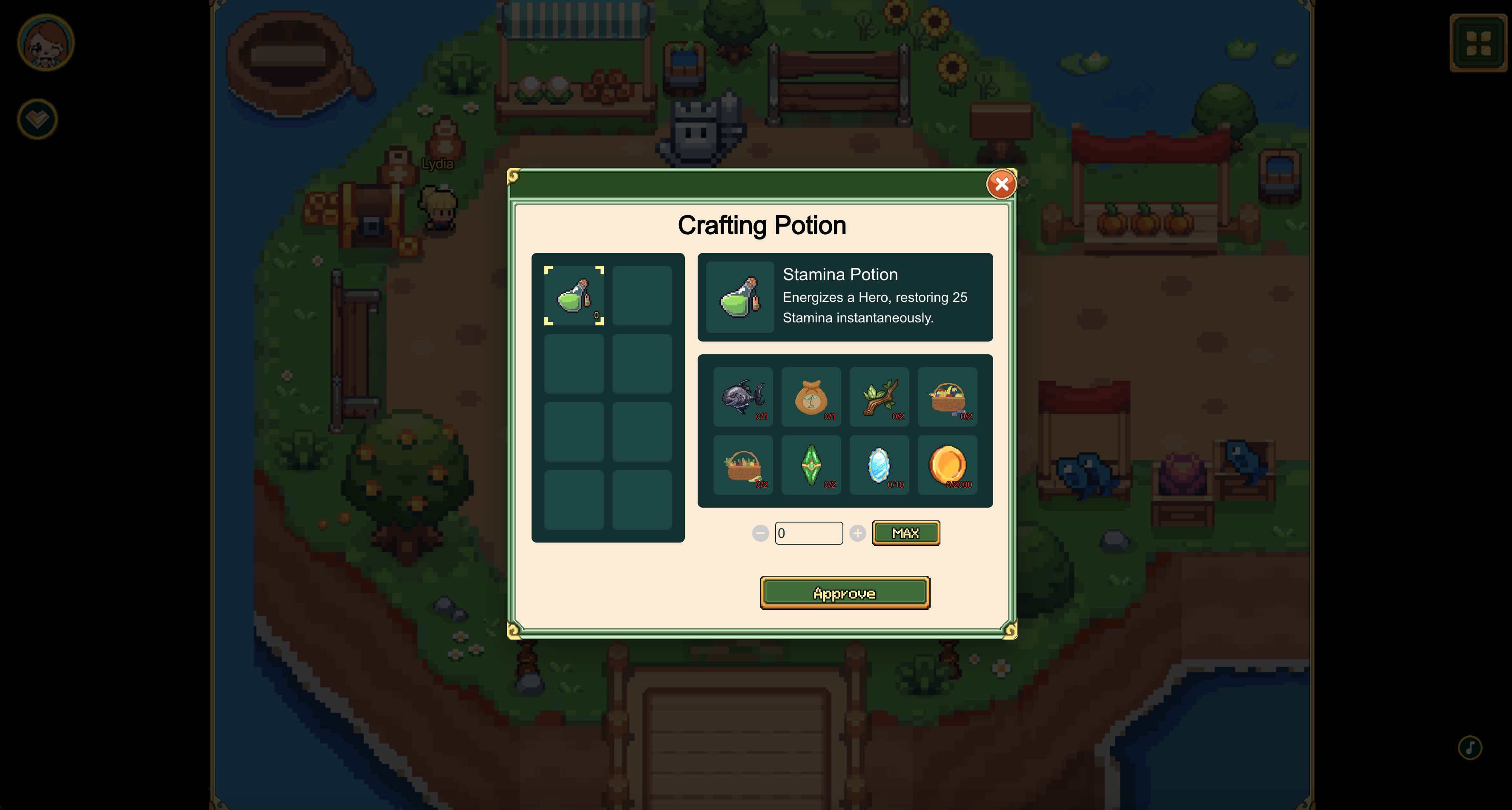Open the four-square grid menu
Screen dimensions: 1512x810
pos(1478,43)
